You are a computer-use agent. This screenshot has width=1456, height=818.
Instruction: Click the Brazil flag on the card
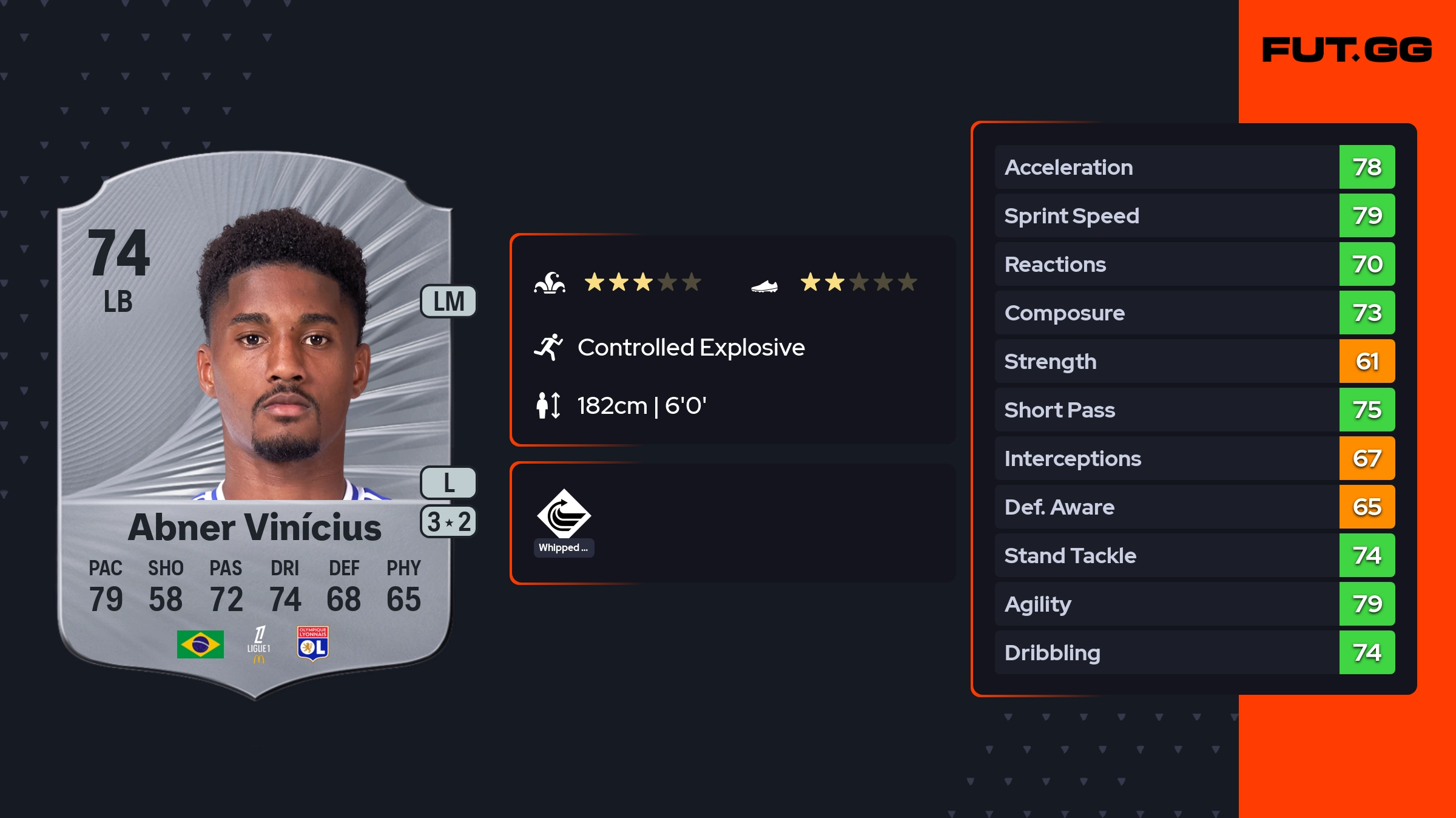[200, 644]
